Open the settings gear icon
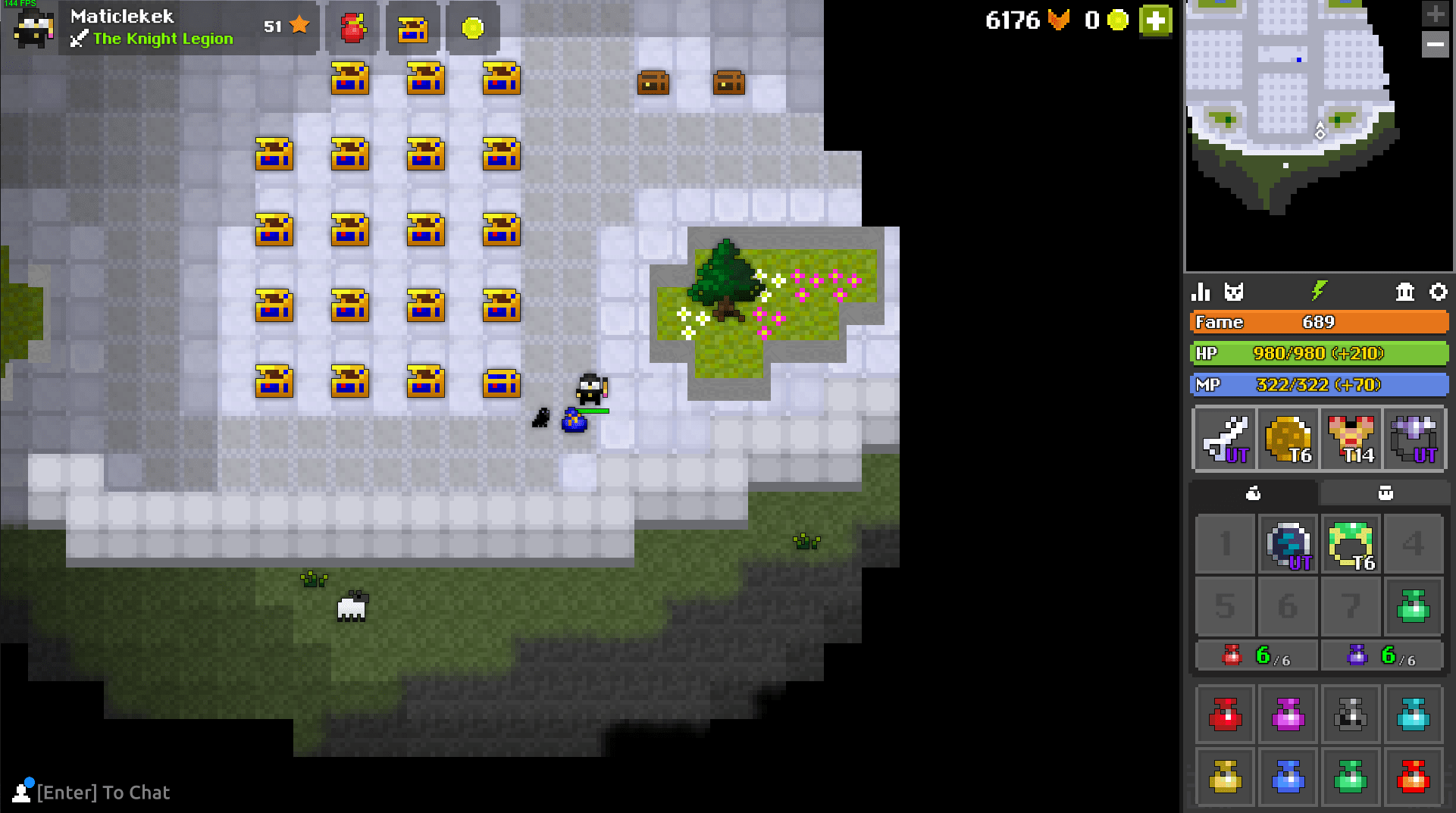 1439,292
